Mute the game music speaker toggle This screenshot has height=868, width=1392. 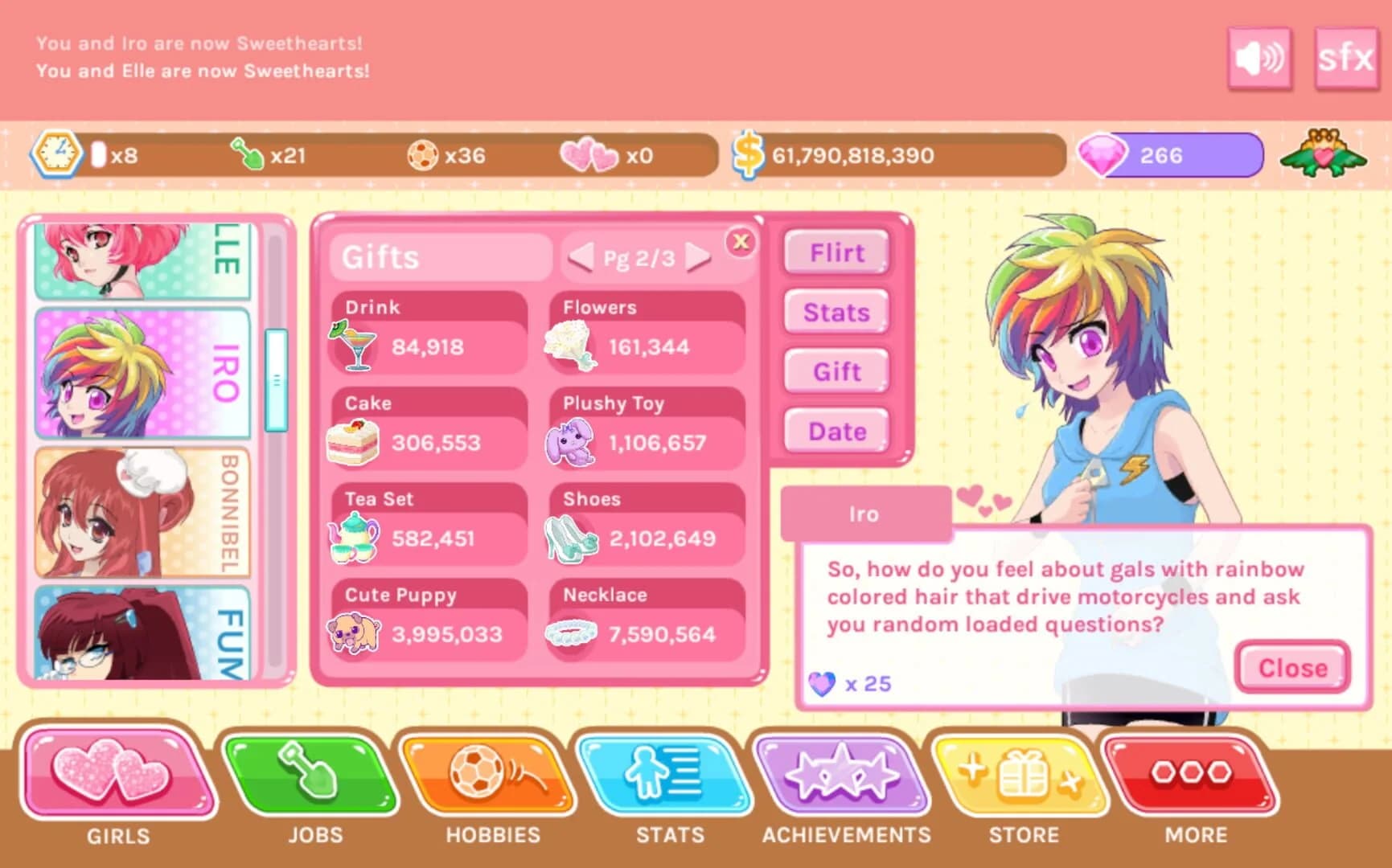1260,59
